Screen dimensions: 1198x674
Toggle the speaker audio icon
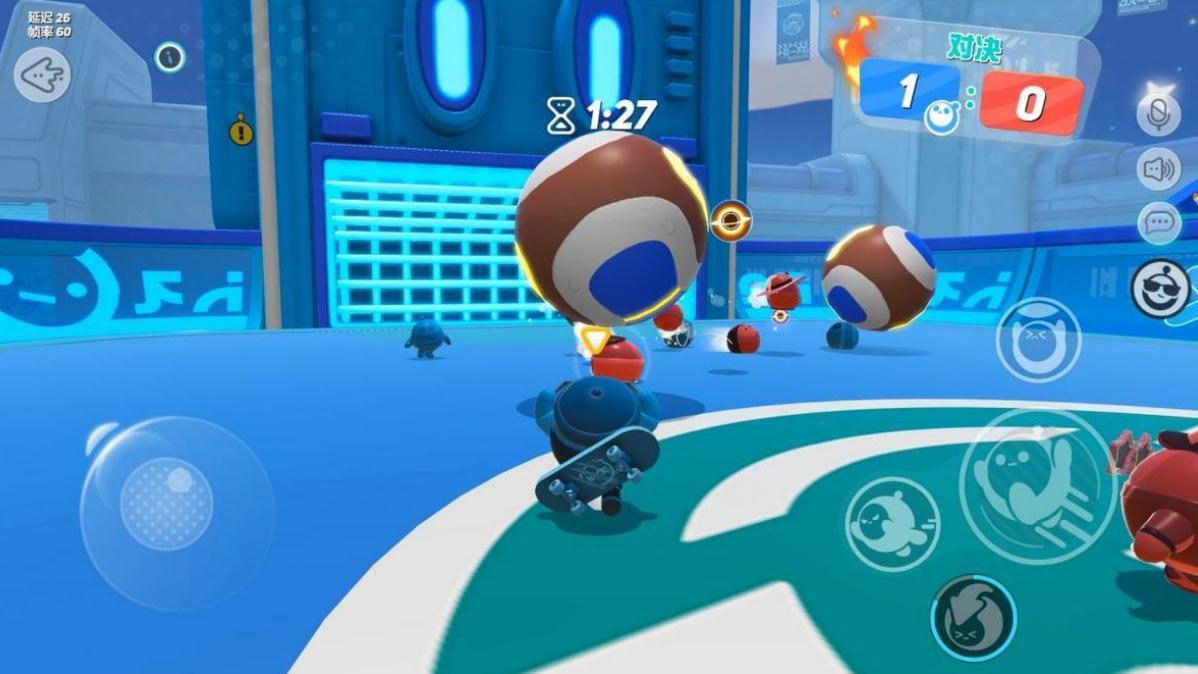pyautogui.click(x=1159, y=169)
